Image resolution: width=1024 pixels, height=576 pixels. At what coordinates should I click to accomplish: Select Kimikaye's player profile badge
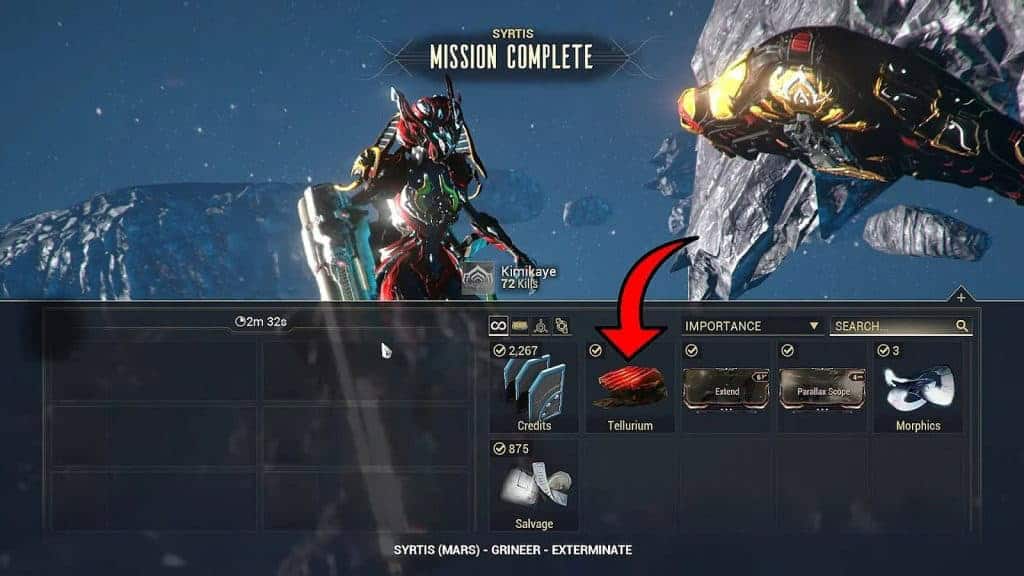(479, 277)
